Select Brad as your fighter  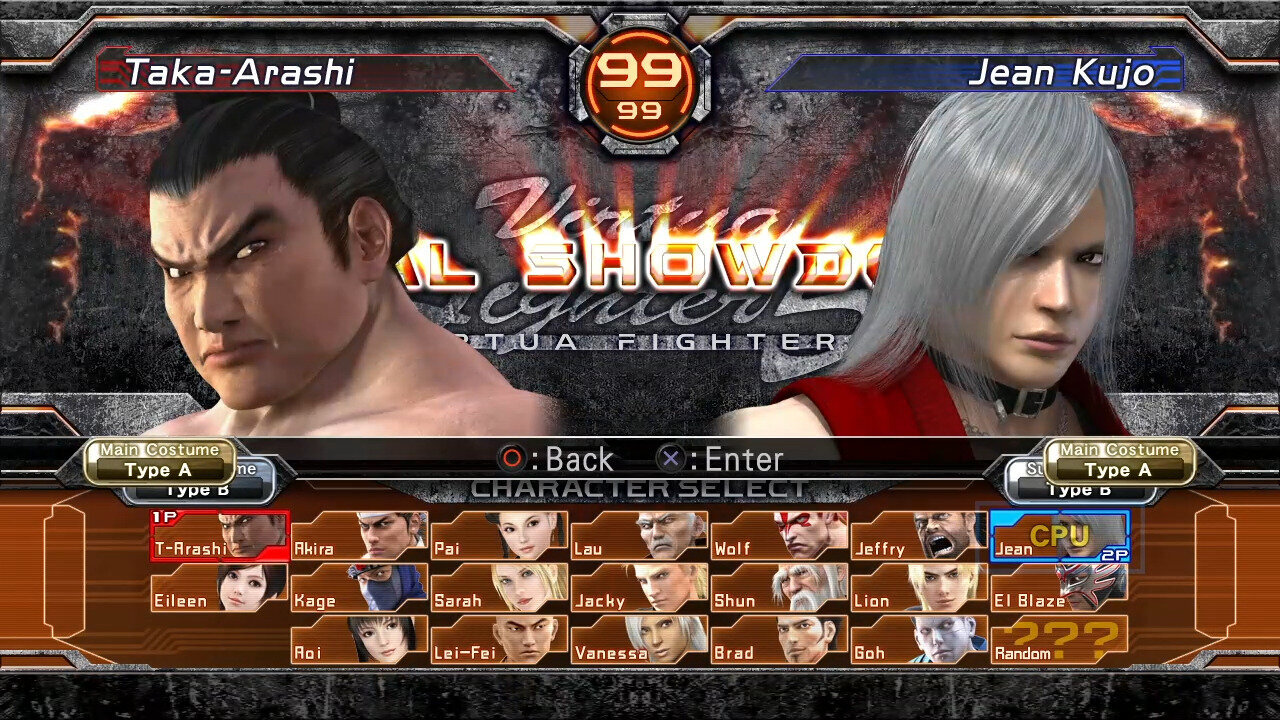click(779, 640)
